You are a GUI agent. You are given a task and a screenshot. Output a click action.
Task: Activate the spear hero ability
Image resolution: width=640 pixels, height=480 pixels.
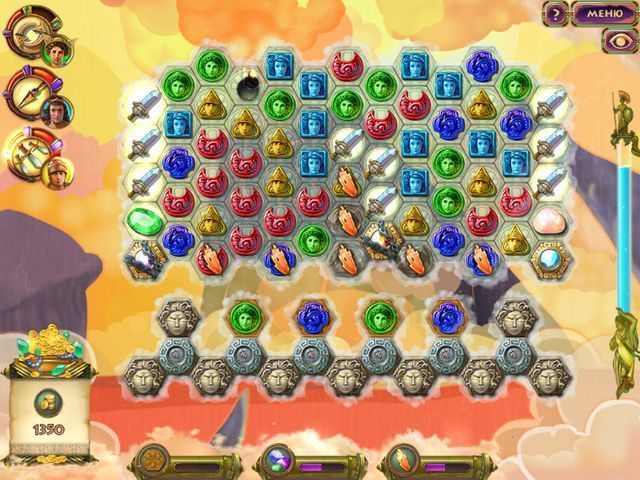coord(27,93)
